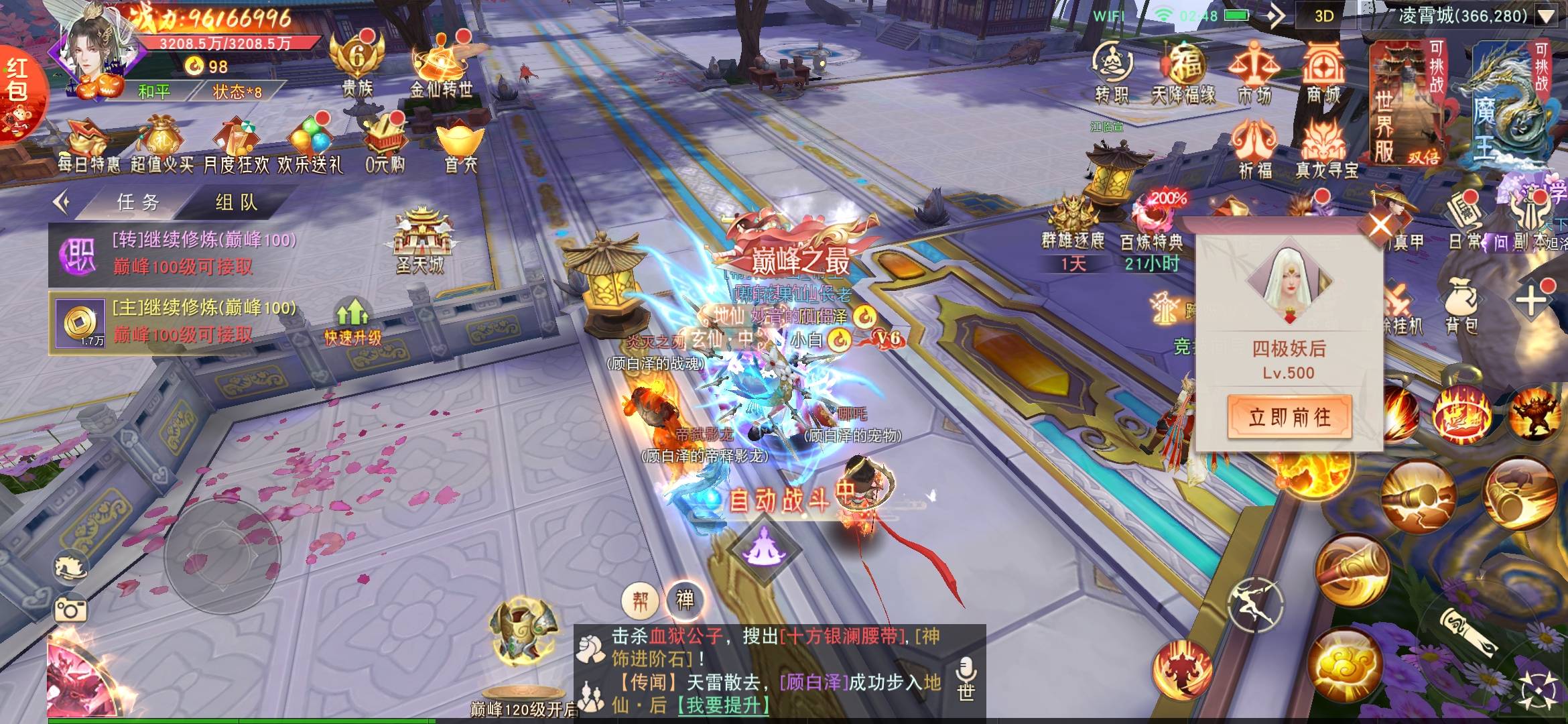This screenshot has height=724, width=1568.
Task: Switch to the 组队 tab
Action: (237, 202)
